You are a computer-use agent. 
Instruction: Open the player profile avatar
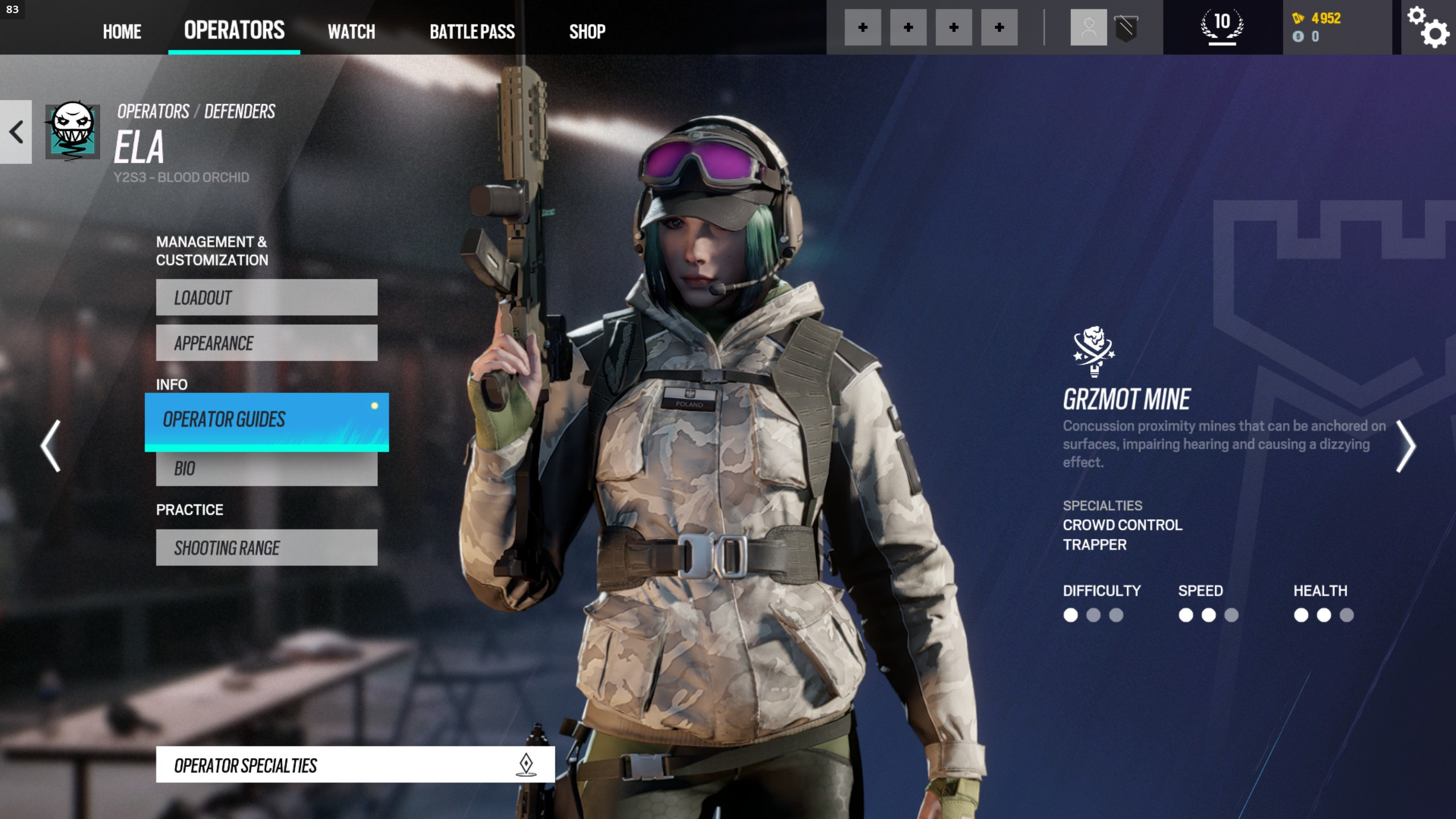(1088, 27)
